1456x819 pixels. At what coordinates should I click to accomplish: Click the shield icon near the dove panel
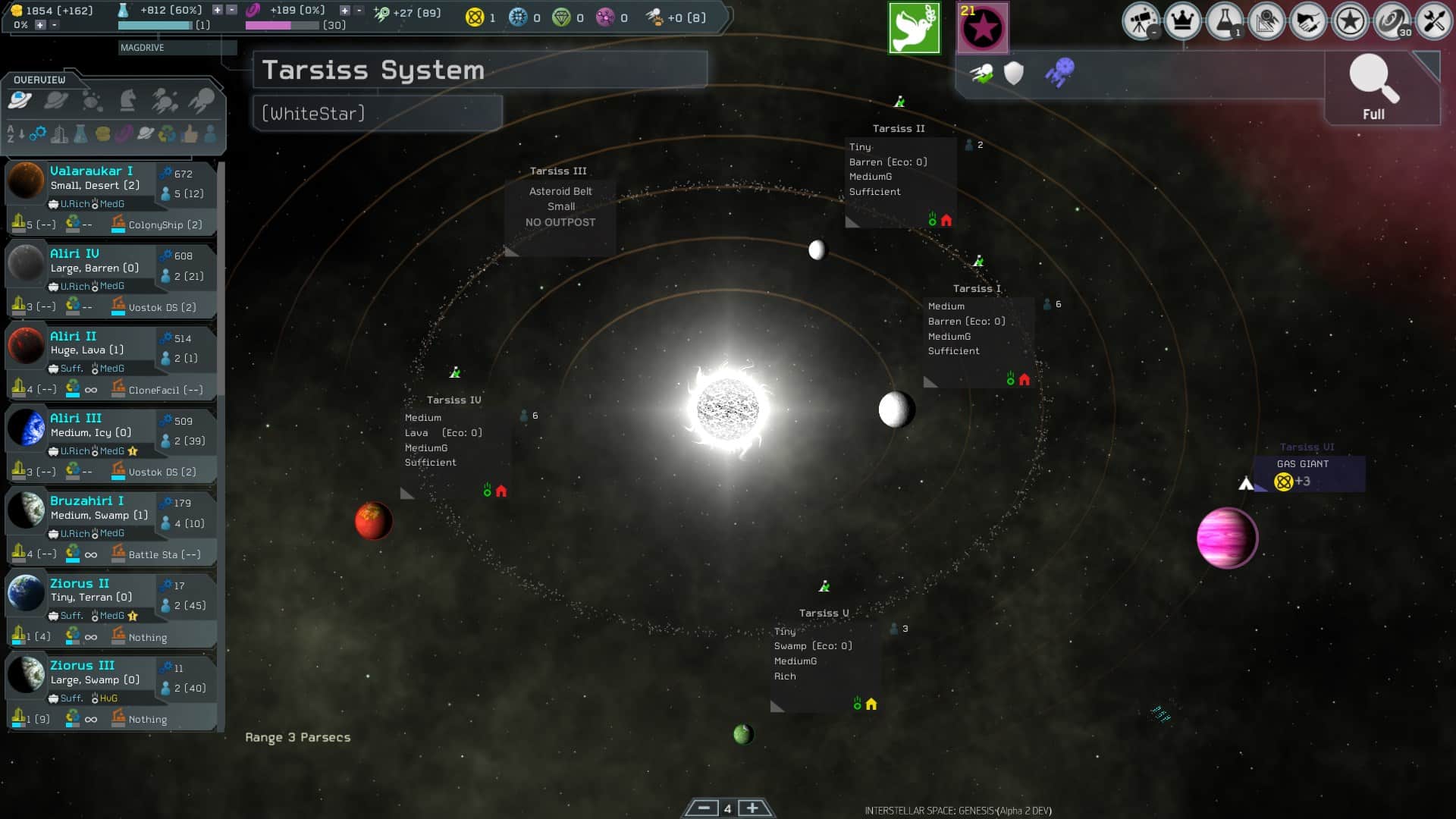[1014, 74]
